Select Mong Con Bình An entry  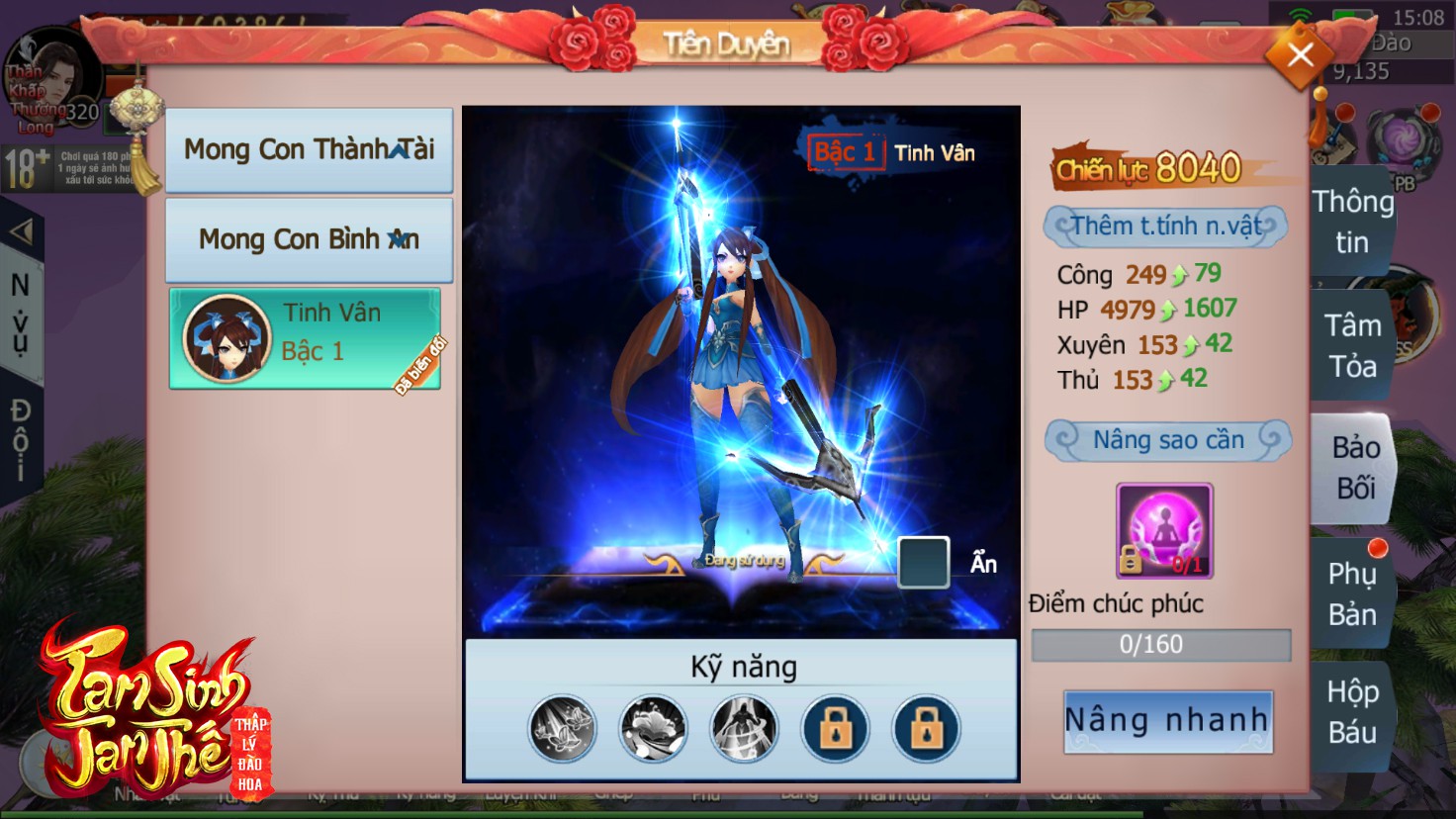309,239
